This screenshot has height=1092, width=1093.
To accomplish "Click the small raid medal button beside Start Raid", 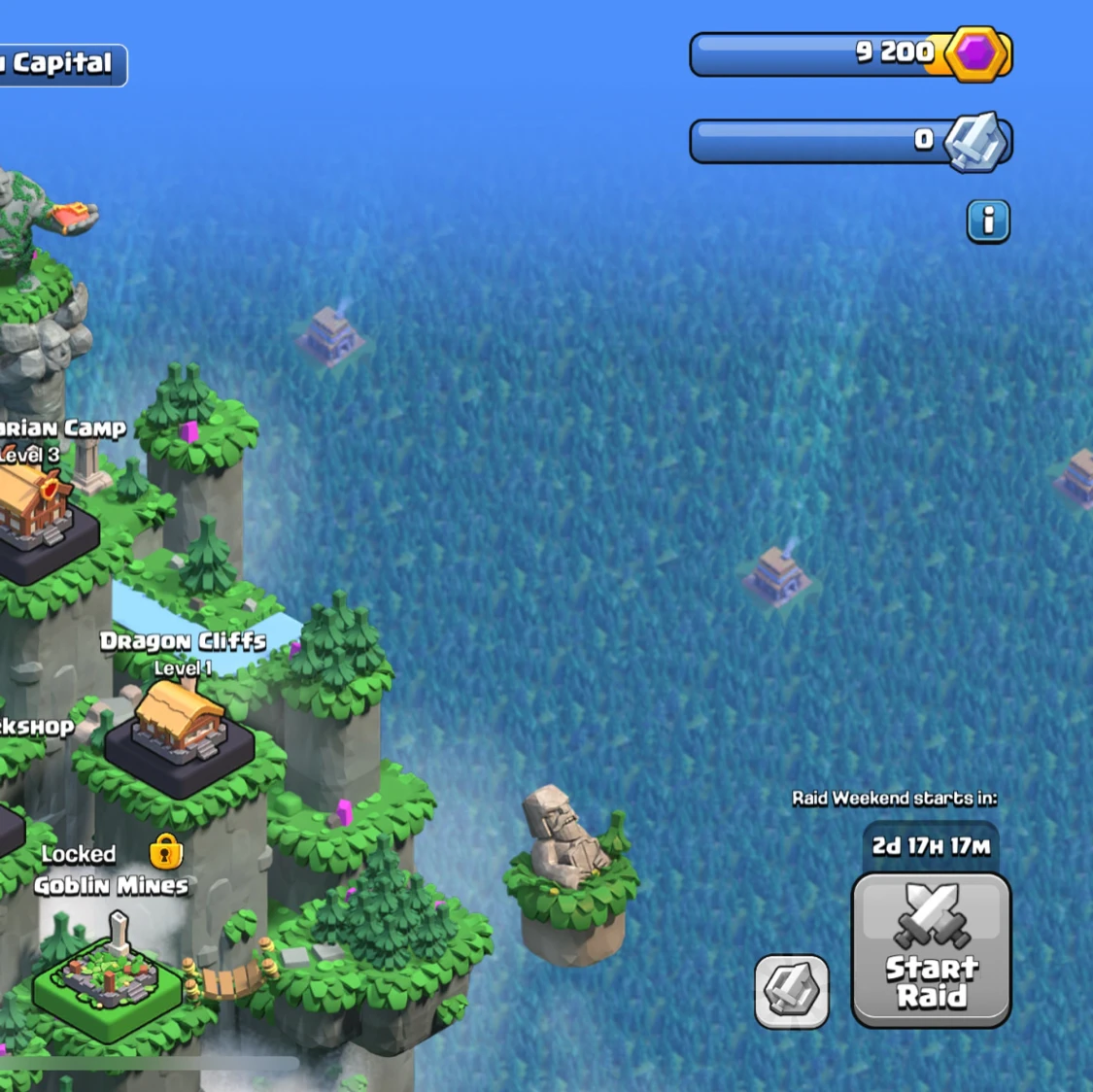I will coord(792,991).
